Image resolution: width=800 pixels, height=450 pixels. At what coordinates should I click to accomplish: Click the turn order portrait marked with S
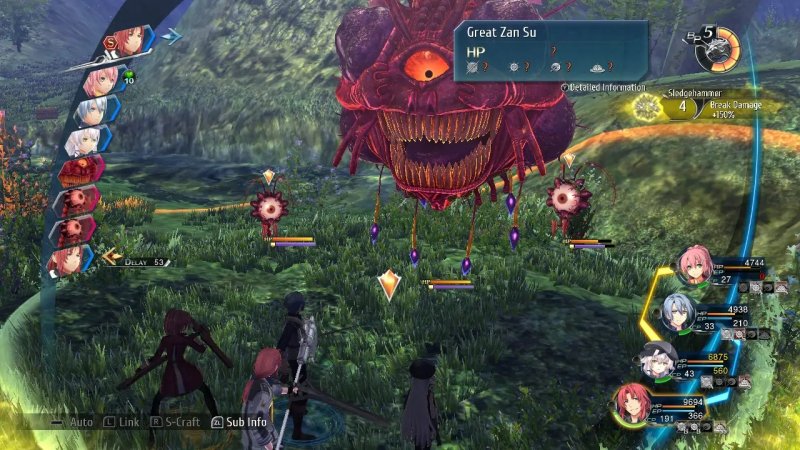click(126, 41)
